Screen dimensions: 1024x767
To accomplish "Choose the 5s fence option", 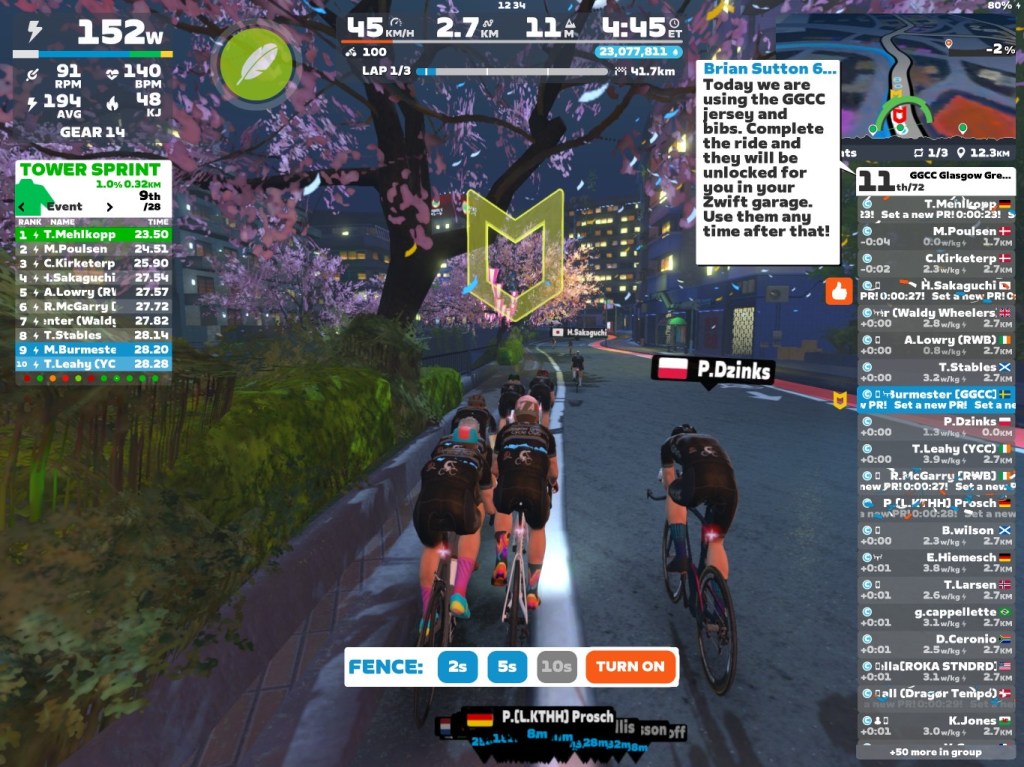I will click(507, 666).
